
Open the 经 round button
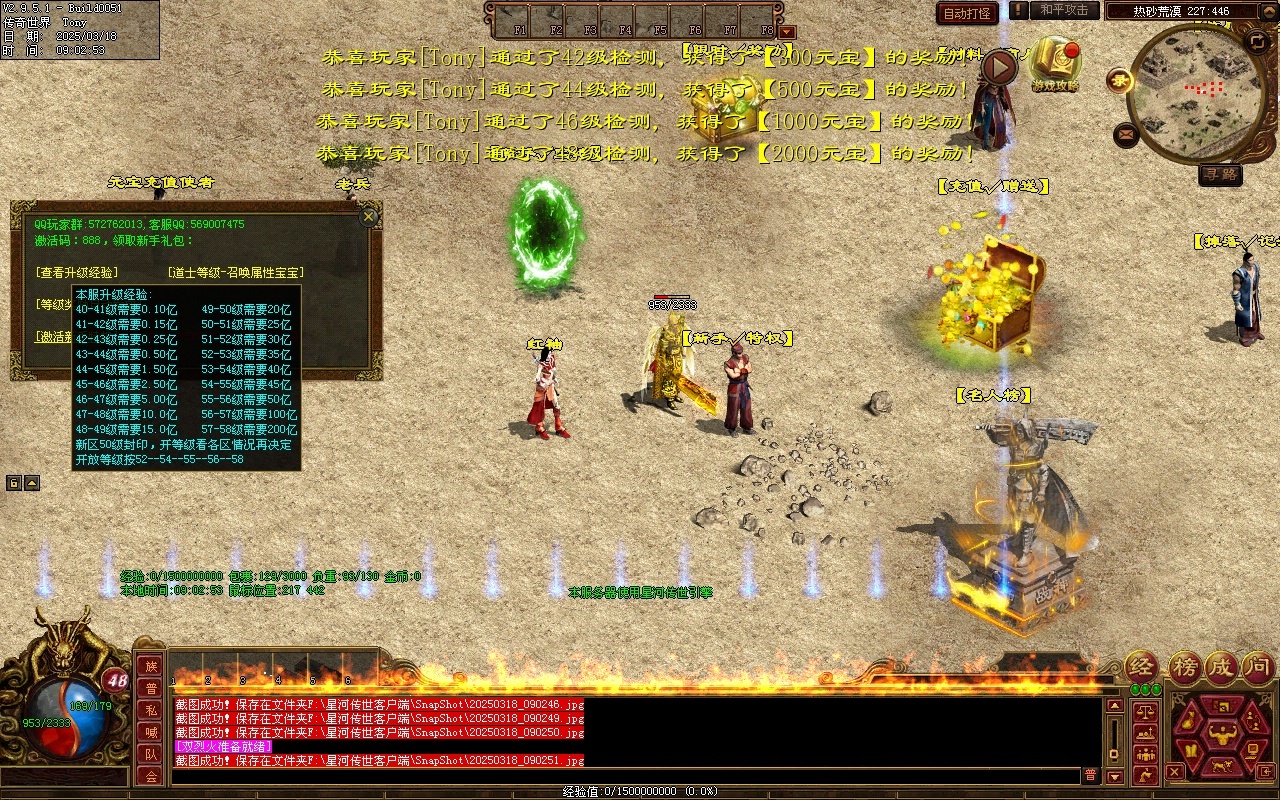(x=1142, y=667)
